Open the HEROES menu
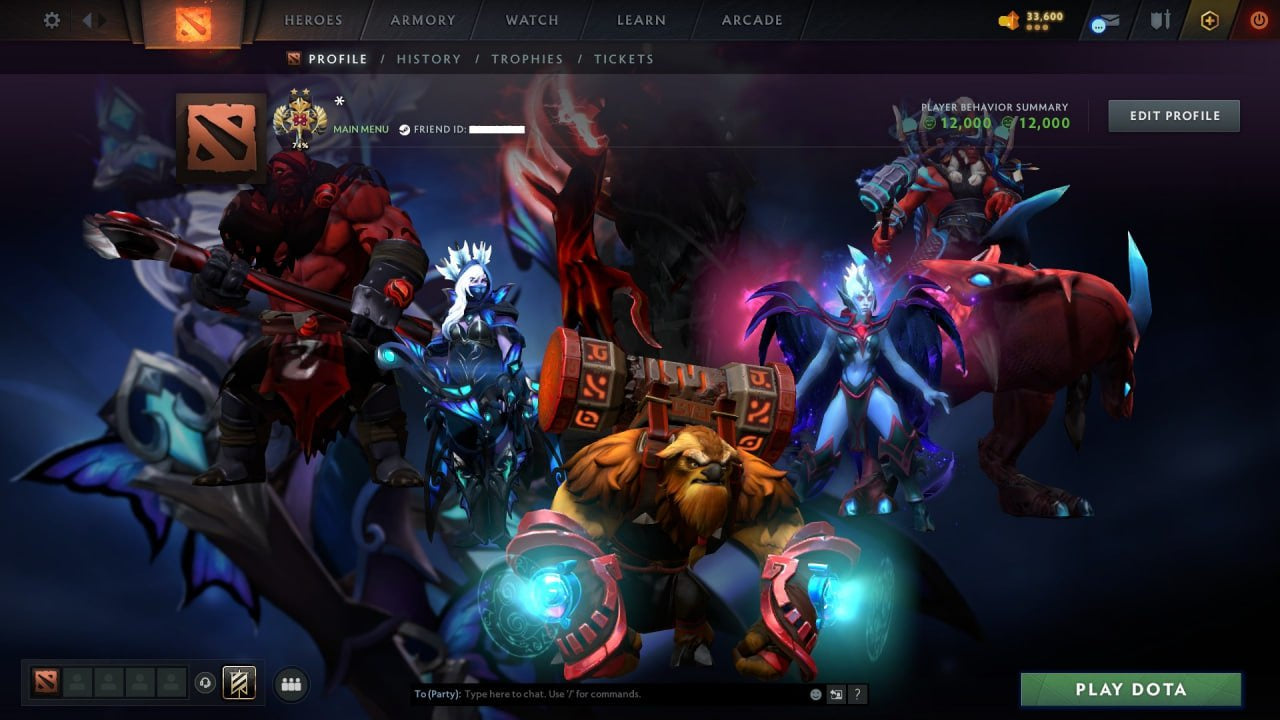1280x720 pixels. click(x=314, y=19)
